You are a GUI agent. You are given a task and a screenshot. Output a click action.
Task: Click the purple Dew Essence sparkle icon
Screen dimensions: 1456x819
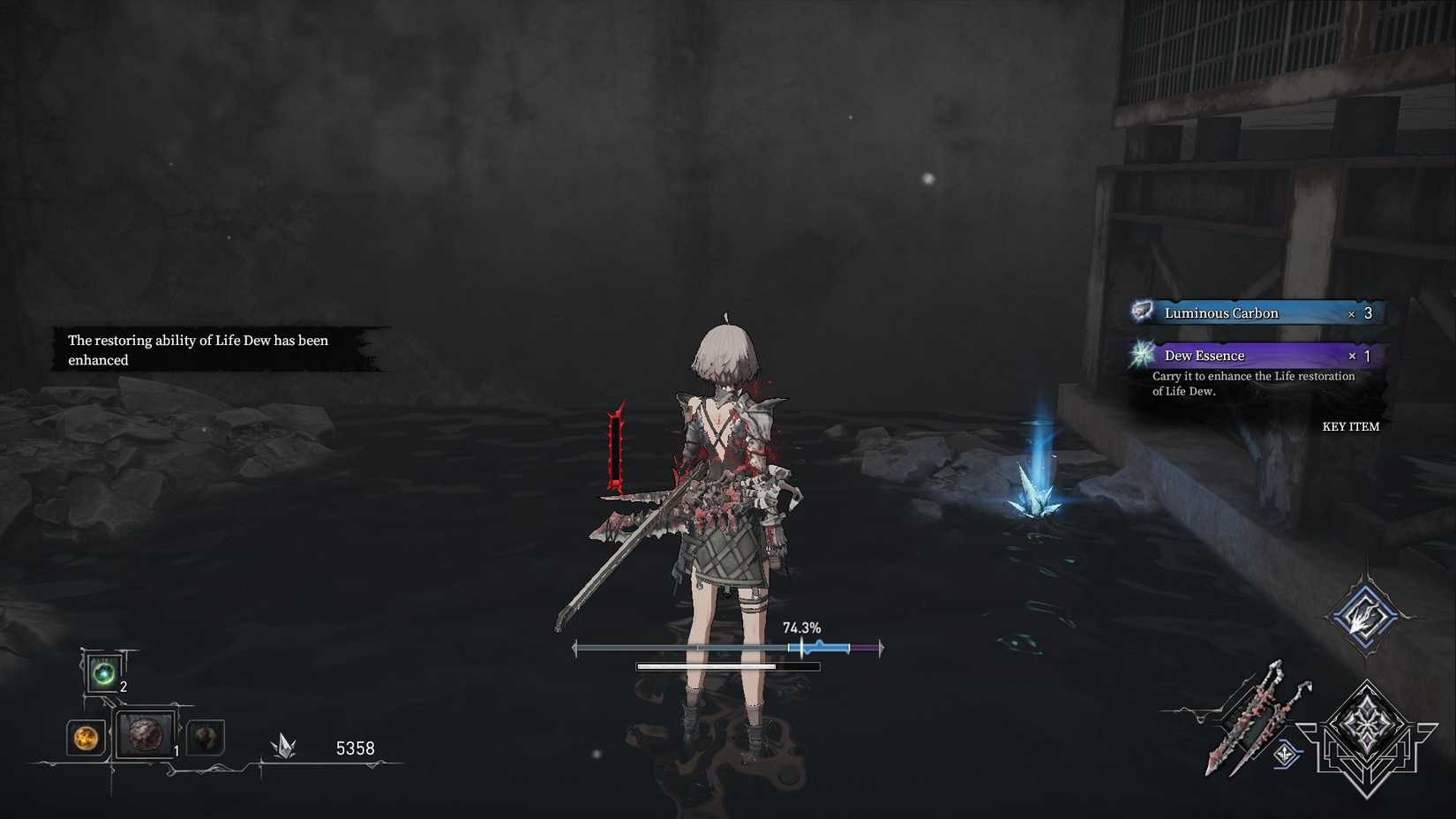click(x=1142, y=355)
